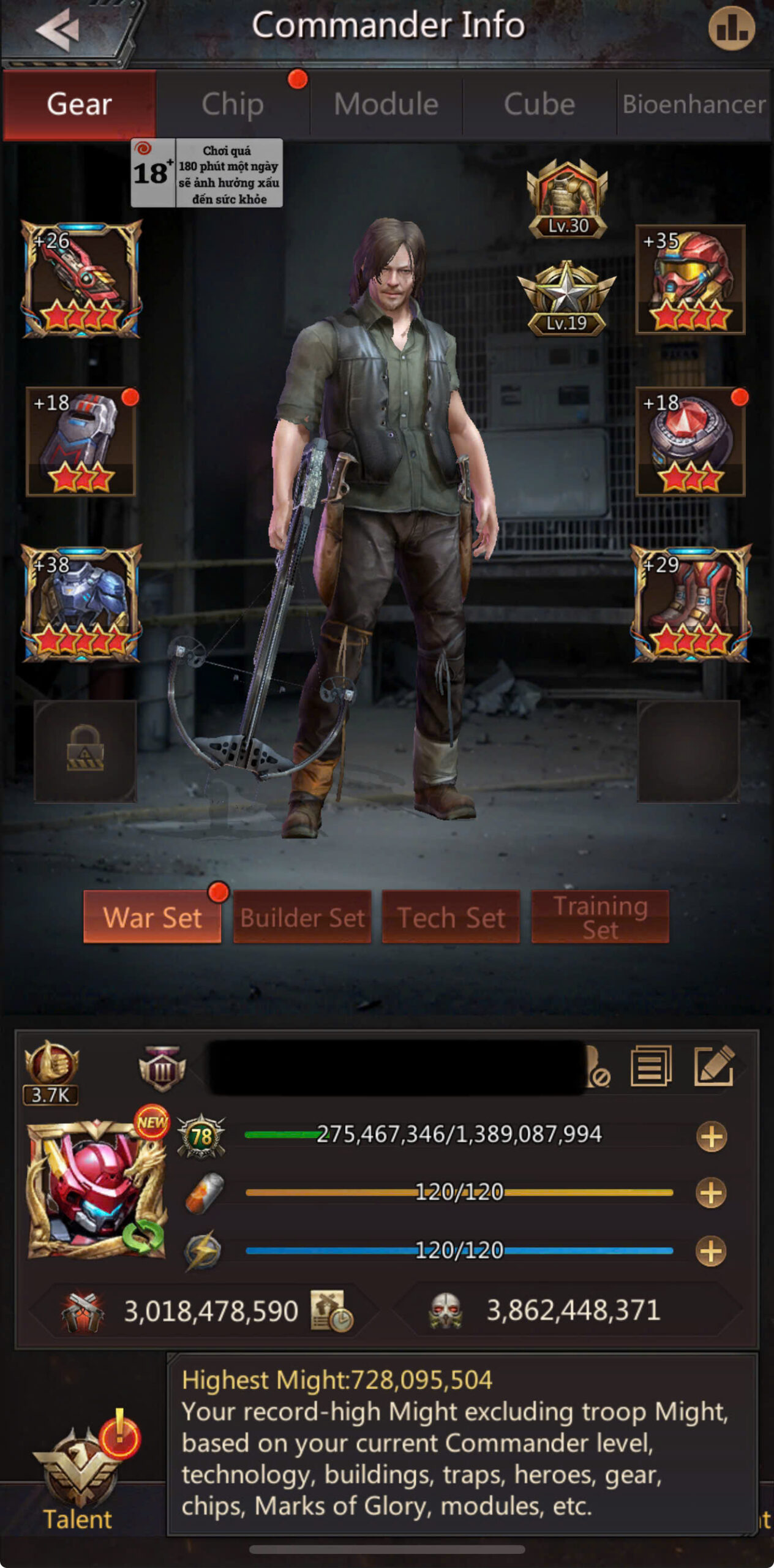Switch to the Bioenhancer tab
This screenshot has height=1568, width=774.
click(694, 104)
